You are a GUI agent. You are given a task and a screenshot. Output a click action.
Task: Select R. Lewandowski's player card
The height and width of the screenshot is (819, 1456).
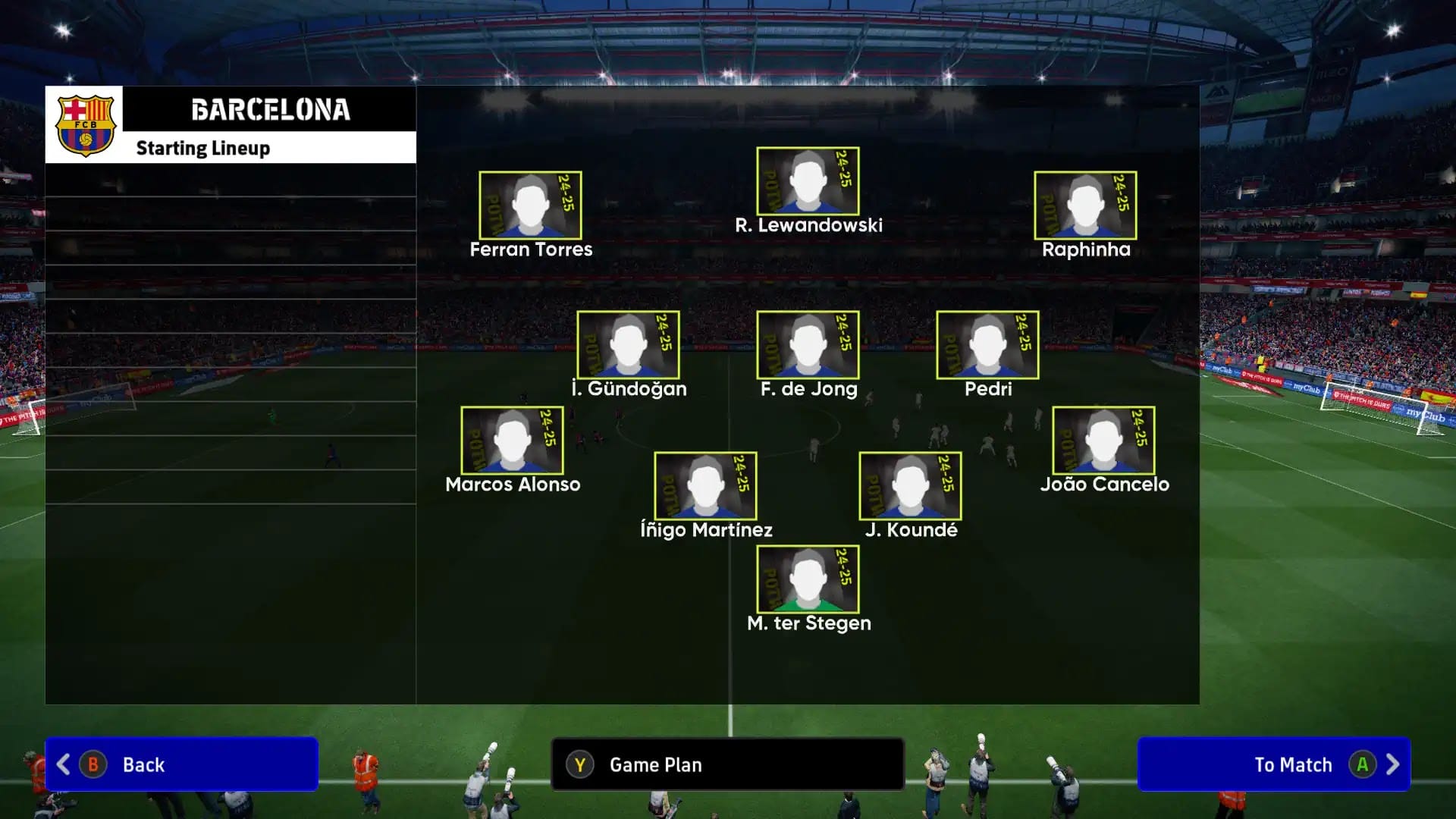tap(808, 181)
